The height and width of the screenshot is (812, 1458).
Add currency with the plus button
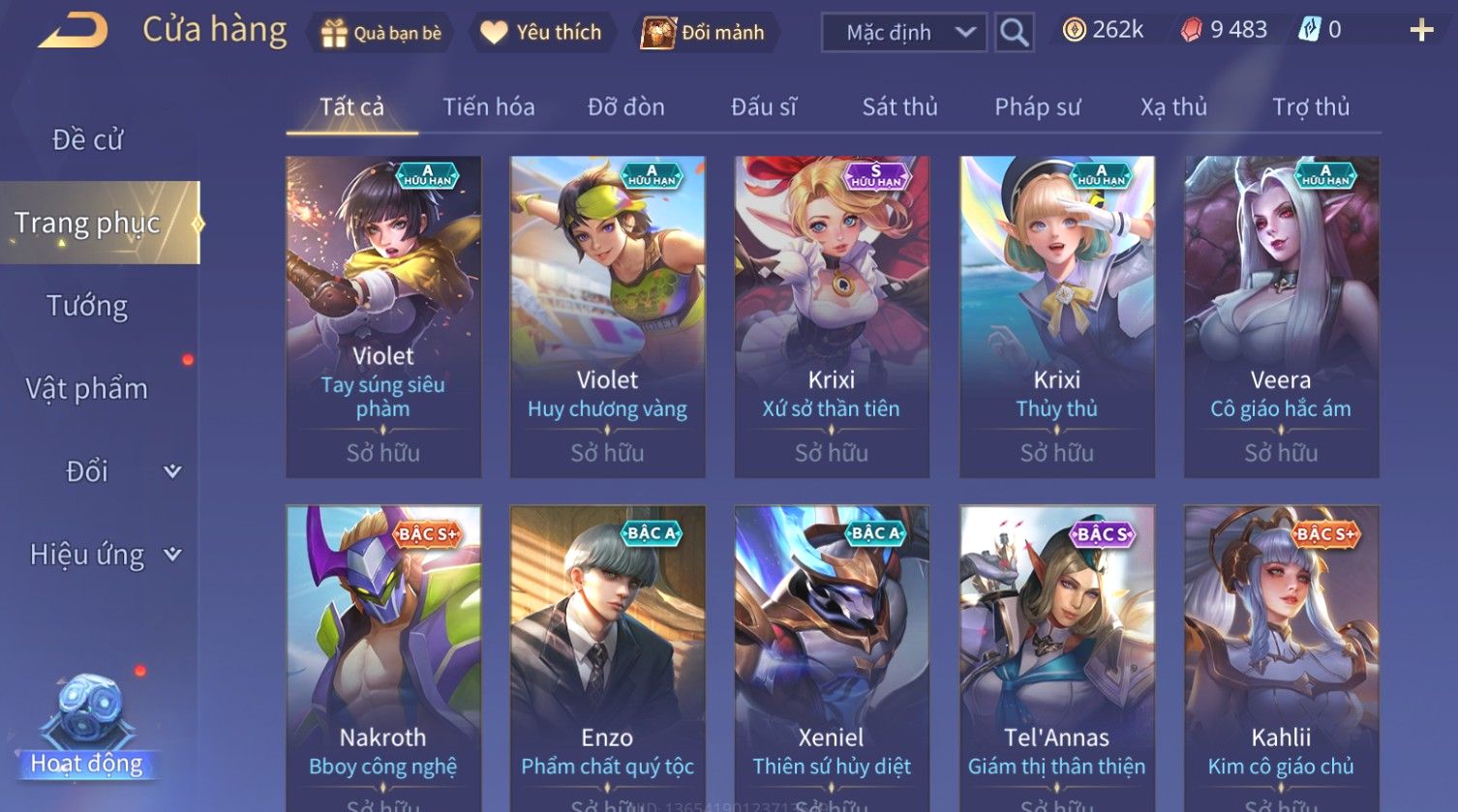[1420, 31]
